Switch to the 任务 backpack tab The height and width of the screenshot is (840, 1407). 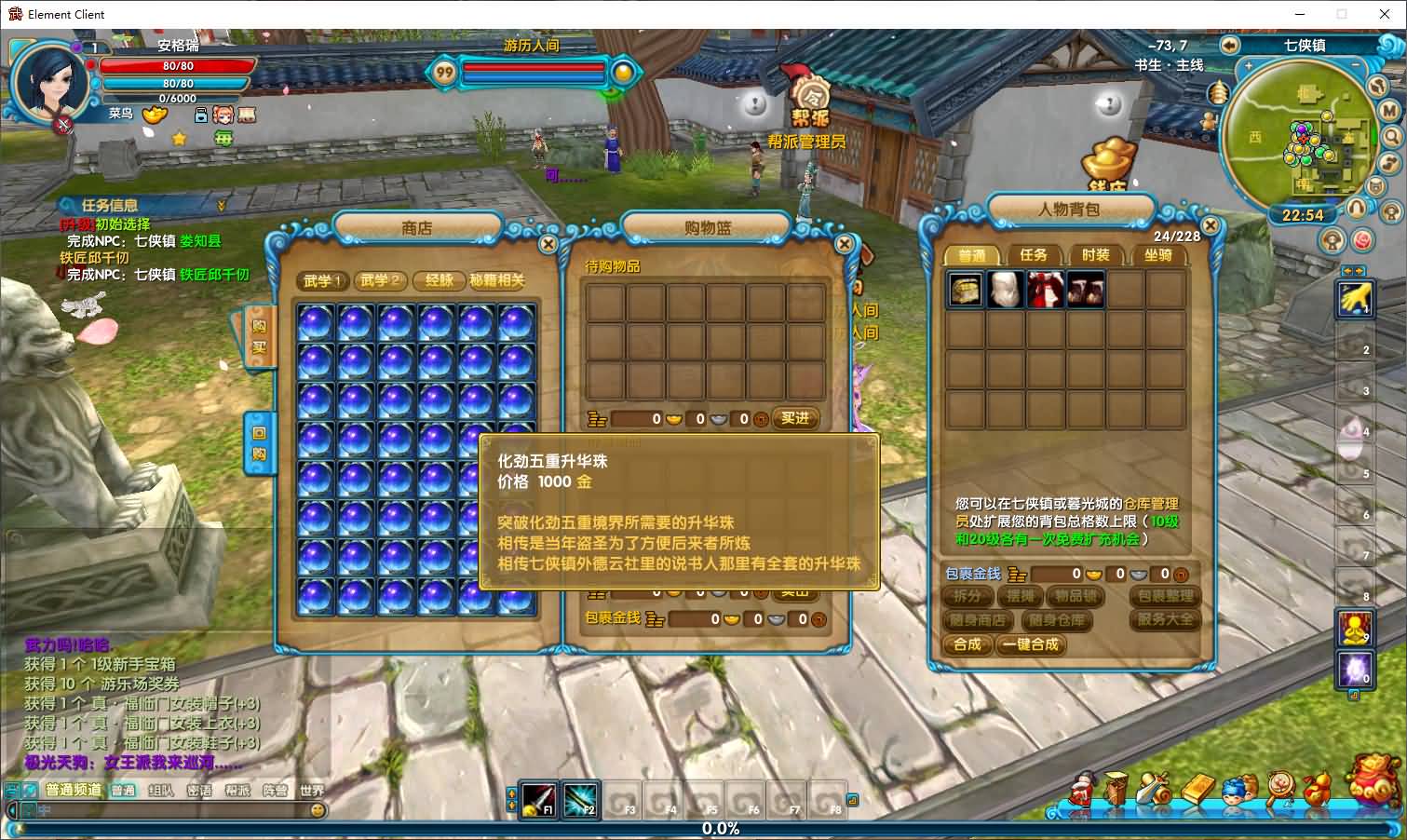(1033, 255)
